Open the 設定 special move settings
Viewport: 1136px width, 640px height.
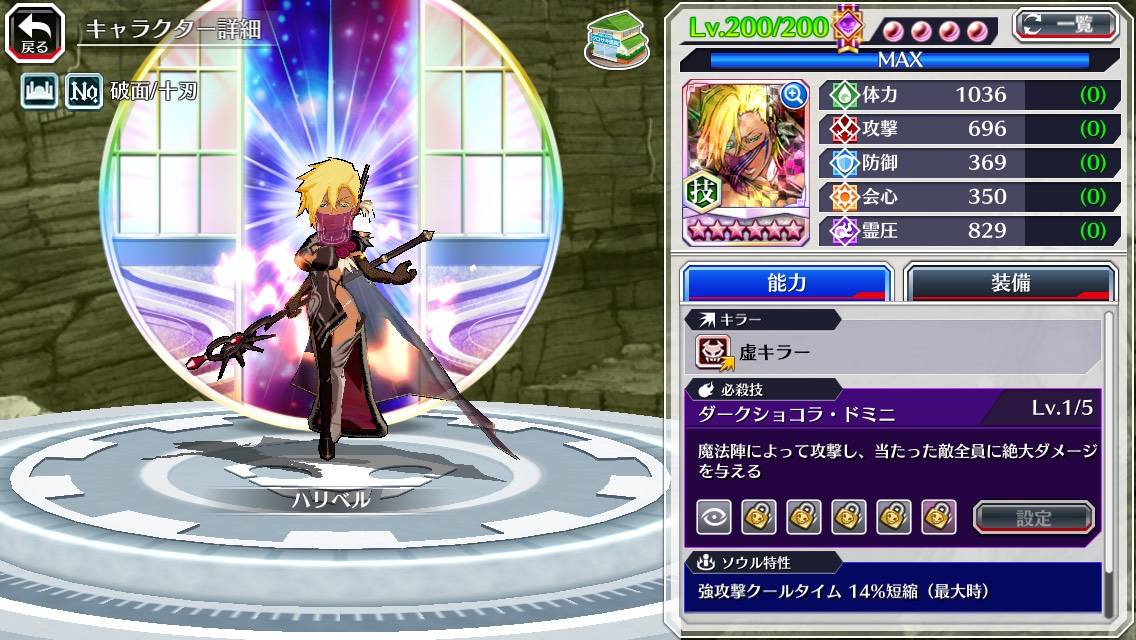[1034, 517]
